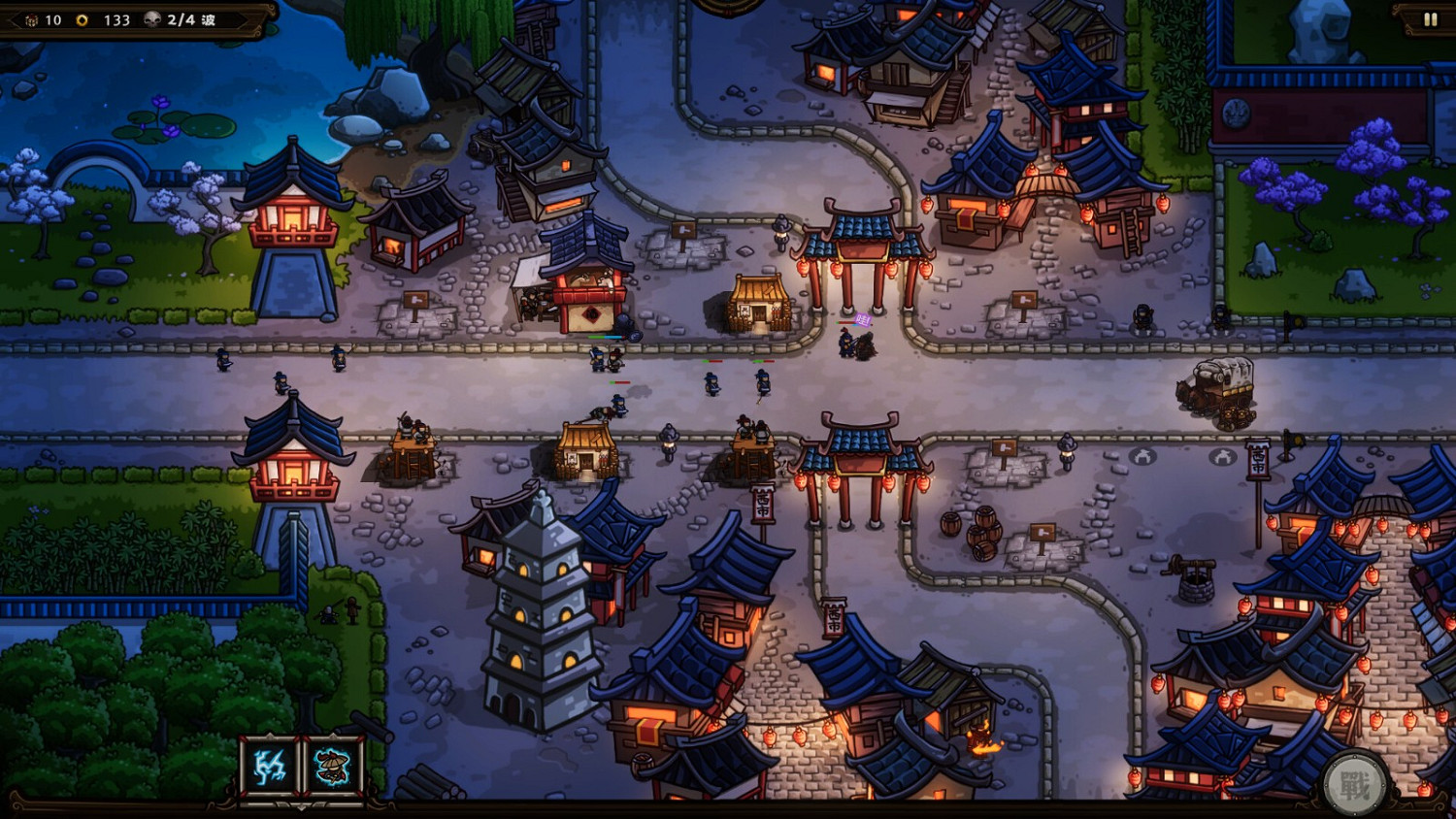This screenshot has height=819, width=1456.
Task: Click the 133 gold display
Action: coord(116,19)
